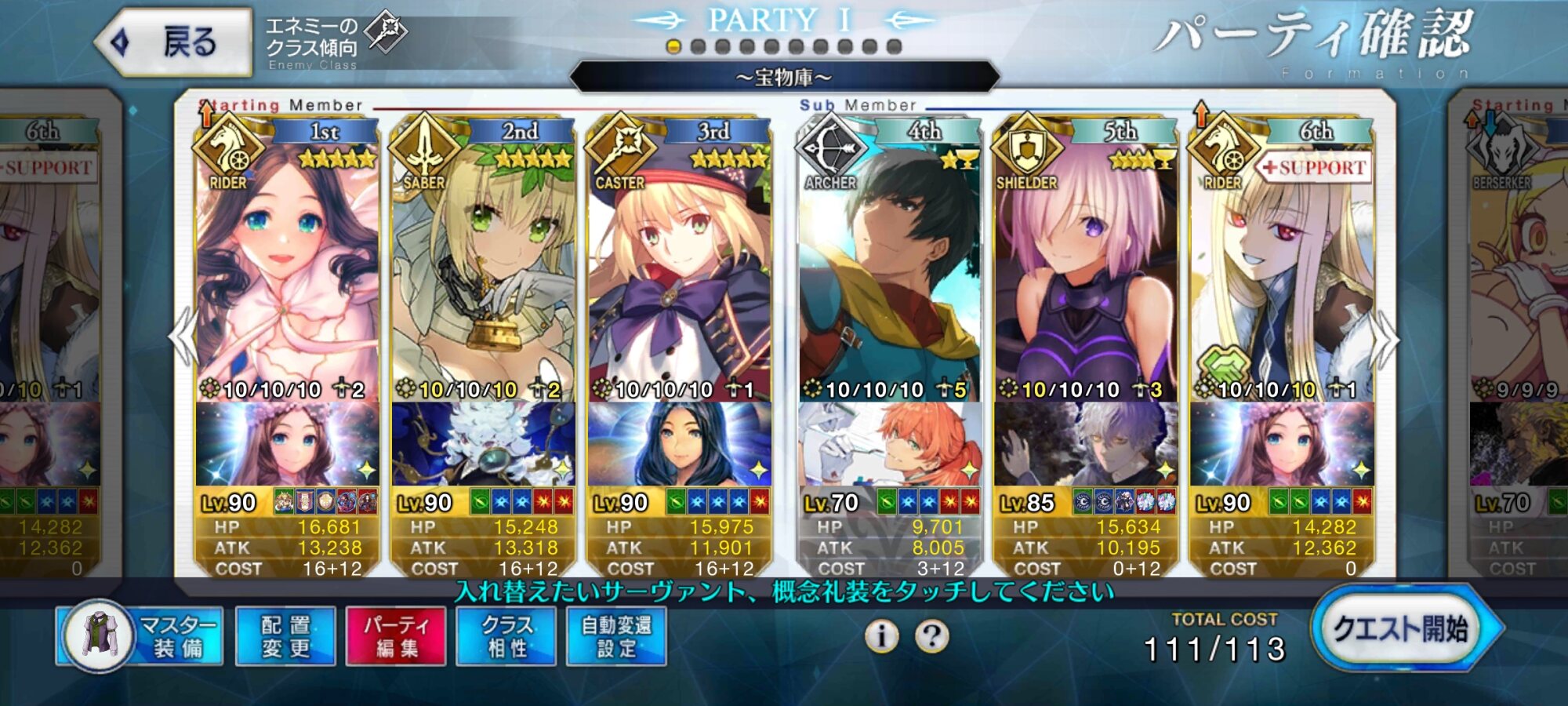Screen dimensions: 1568x706
Task: Select the 5th slot Shielder servant card
Action: (1086, 275)
